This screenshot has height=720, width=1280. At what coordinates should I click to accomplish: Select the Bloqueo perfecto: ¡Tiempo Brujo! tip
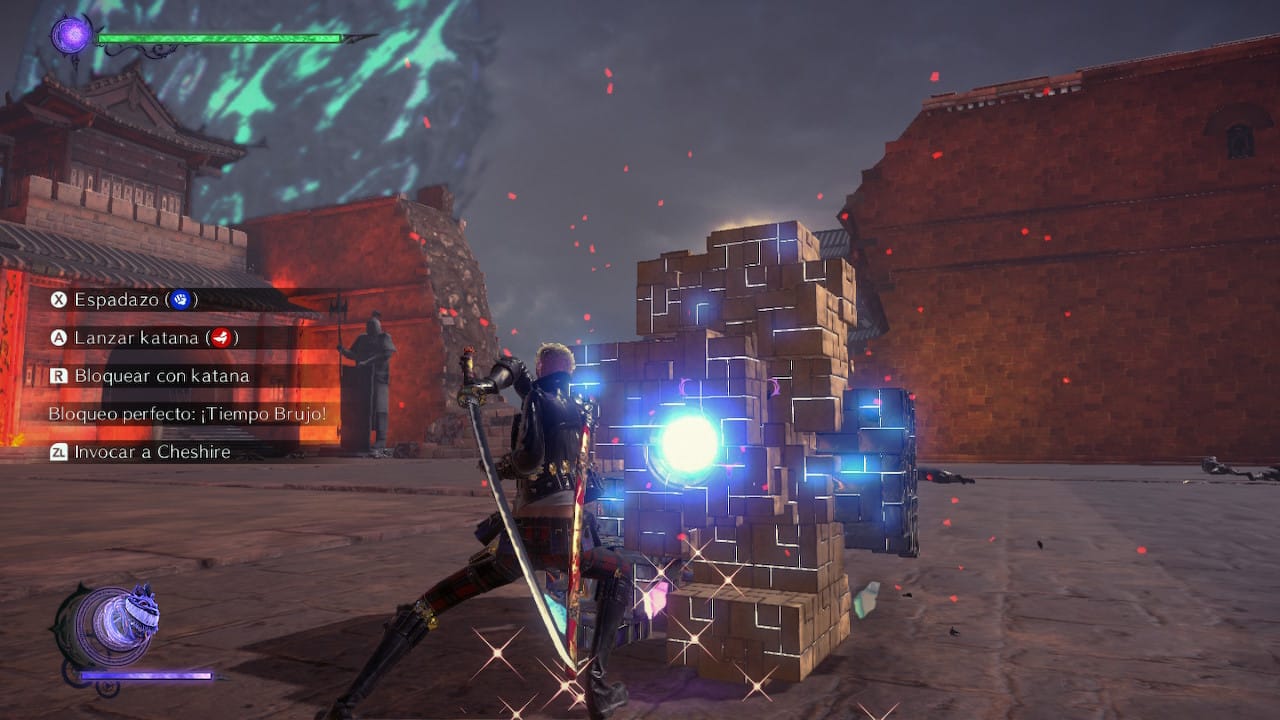coord(188,414)
